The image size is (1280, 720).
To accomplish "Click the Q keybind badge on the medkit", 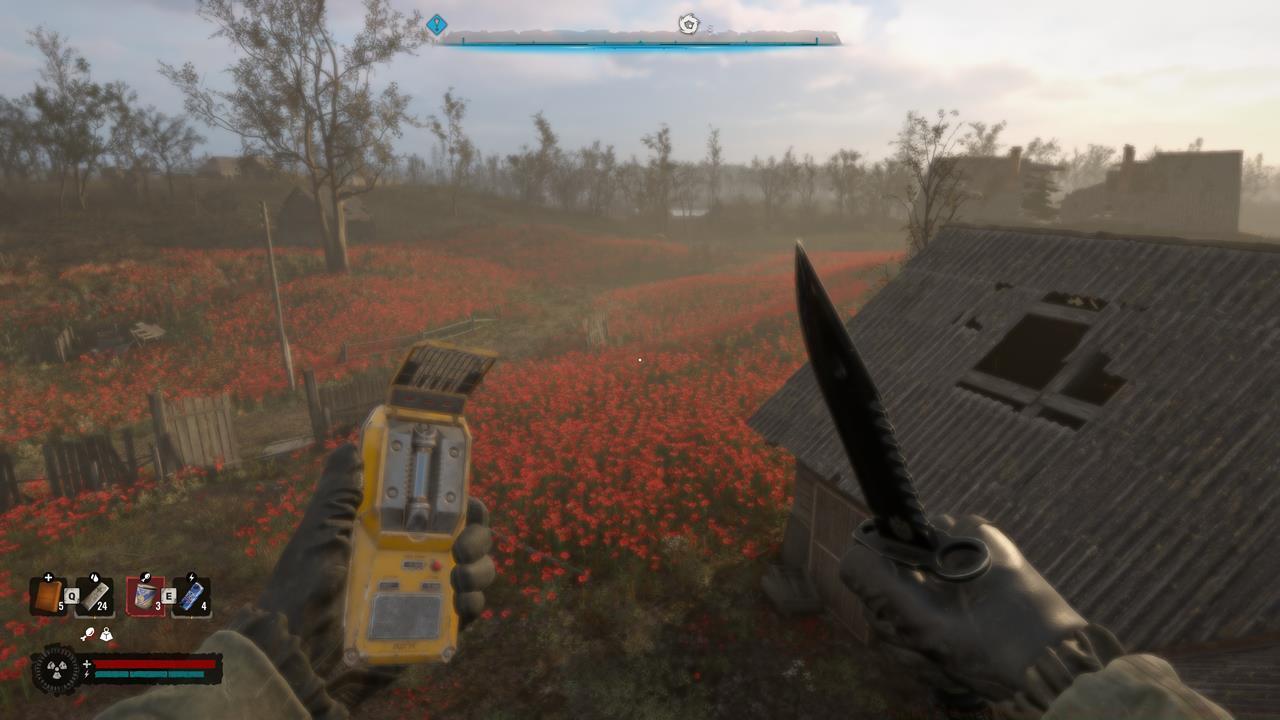I will coord(72,595).
